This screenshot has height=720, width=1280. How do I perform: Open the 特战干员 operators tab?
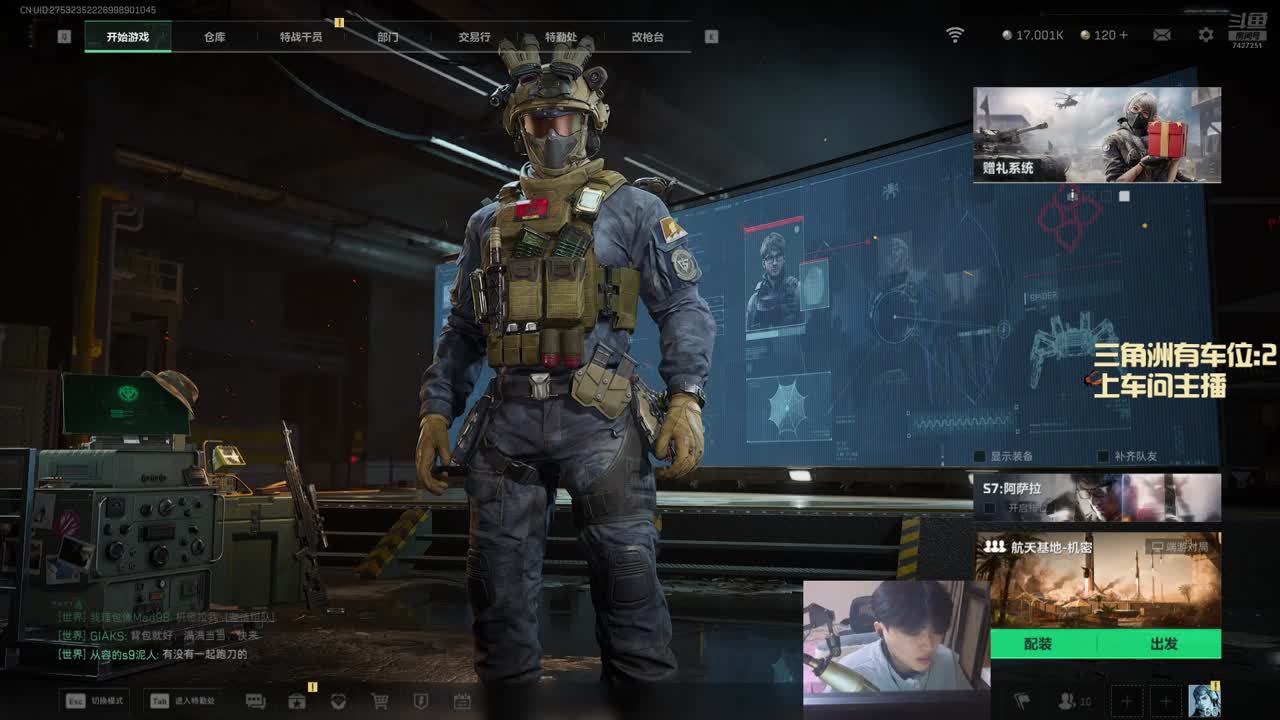click(x=301, y=37)
